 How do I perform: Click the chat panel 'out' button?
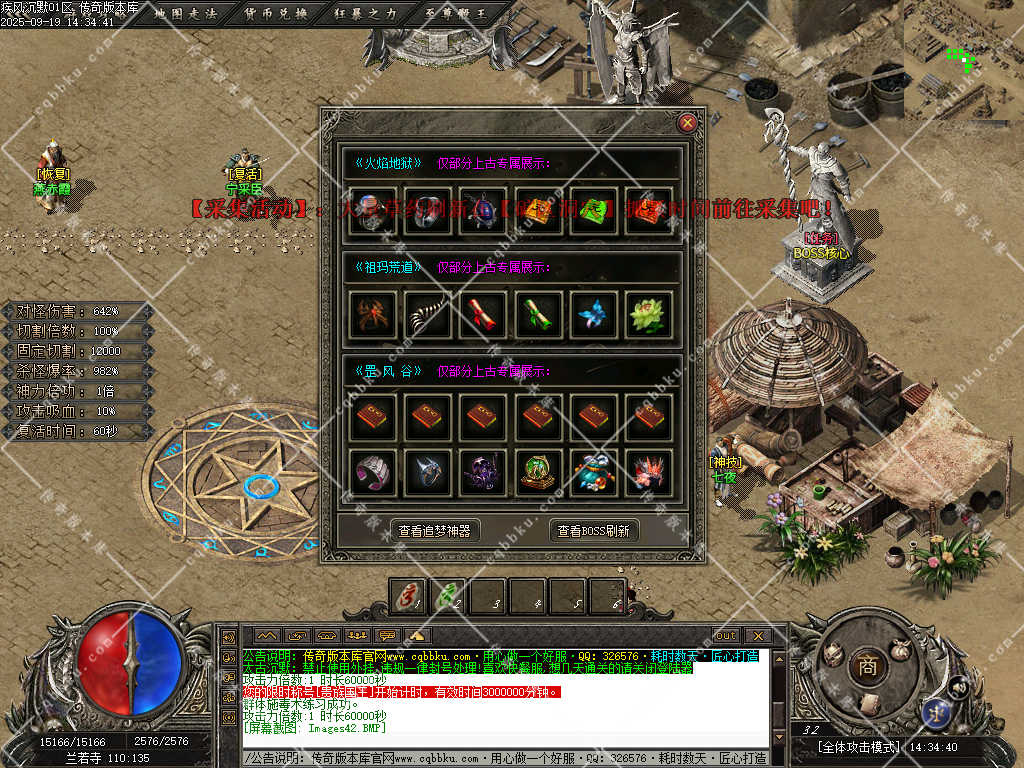click(725, 635)
